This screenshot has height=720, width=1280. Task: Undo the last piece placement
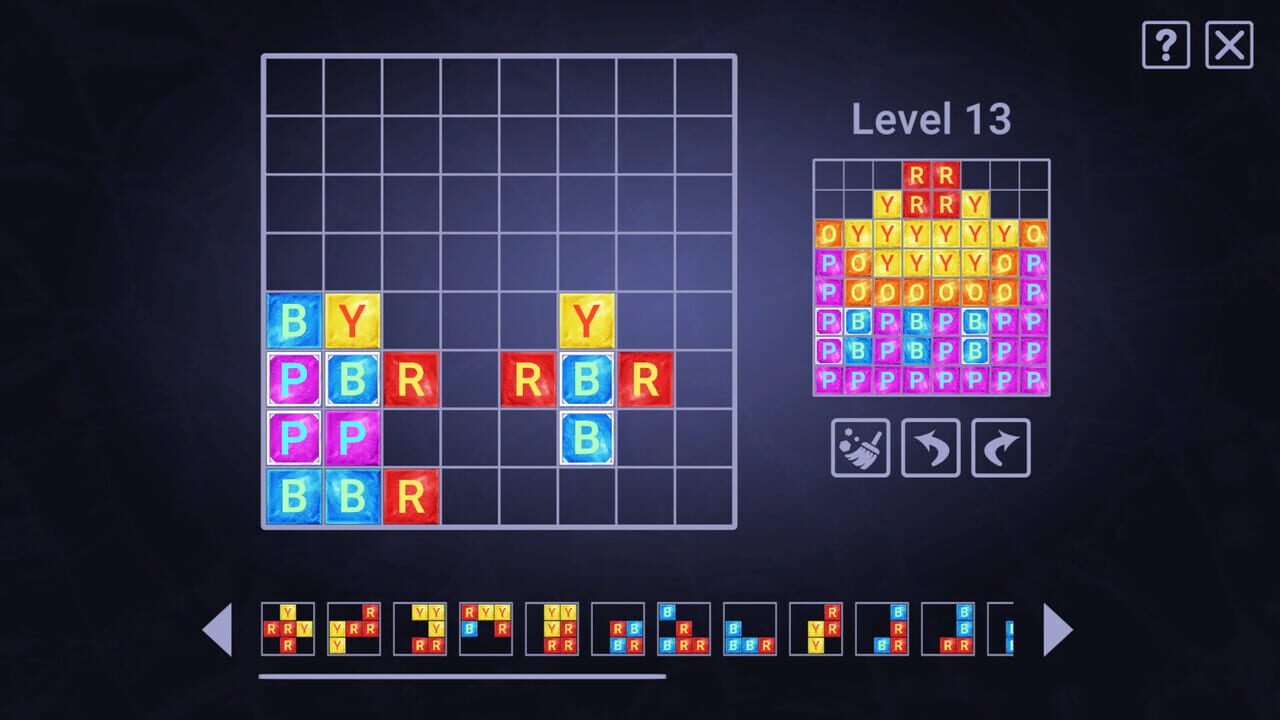(x=929, y=447)
